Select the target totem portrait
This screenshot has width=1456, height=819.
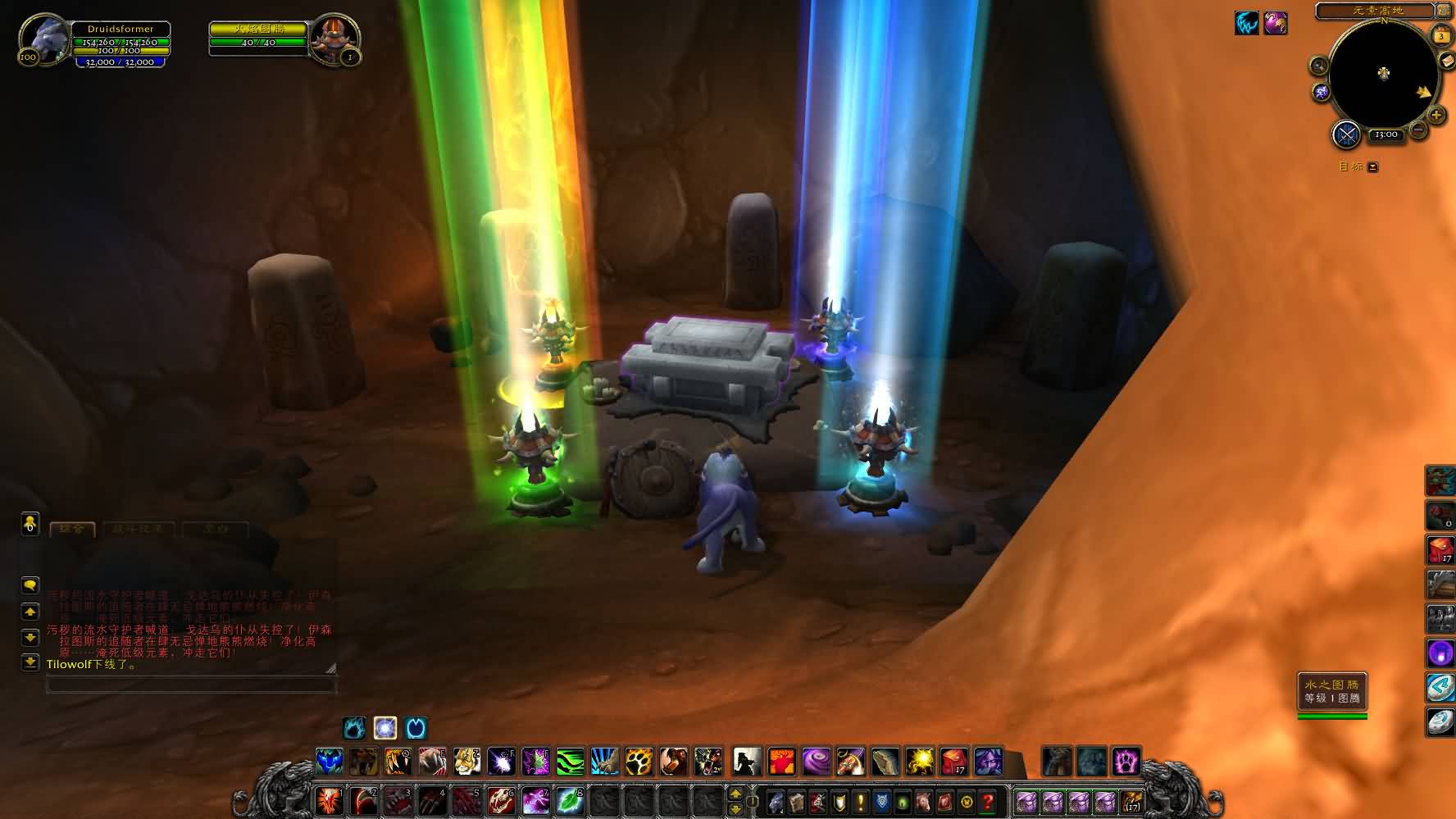334,38
